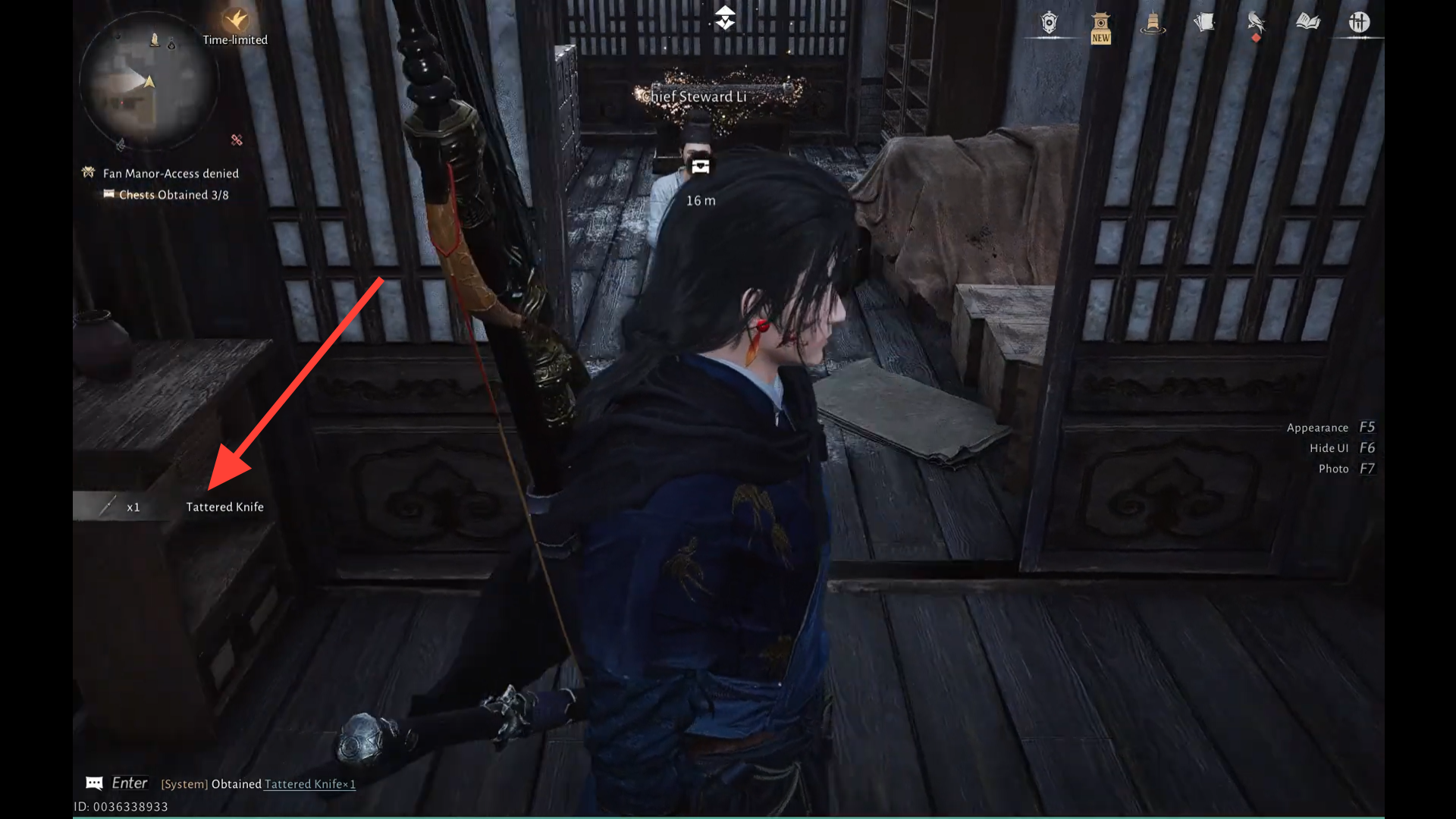The height and width of the screenshot is (819, 1456).
Task: Open the golden pagoda tower icon
Action: click(x=1153, y=23)
